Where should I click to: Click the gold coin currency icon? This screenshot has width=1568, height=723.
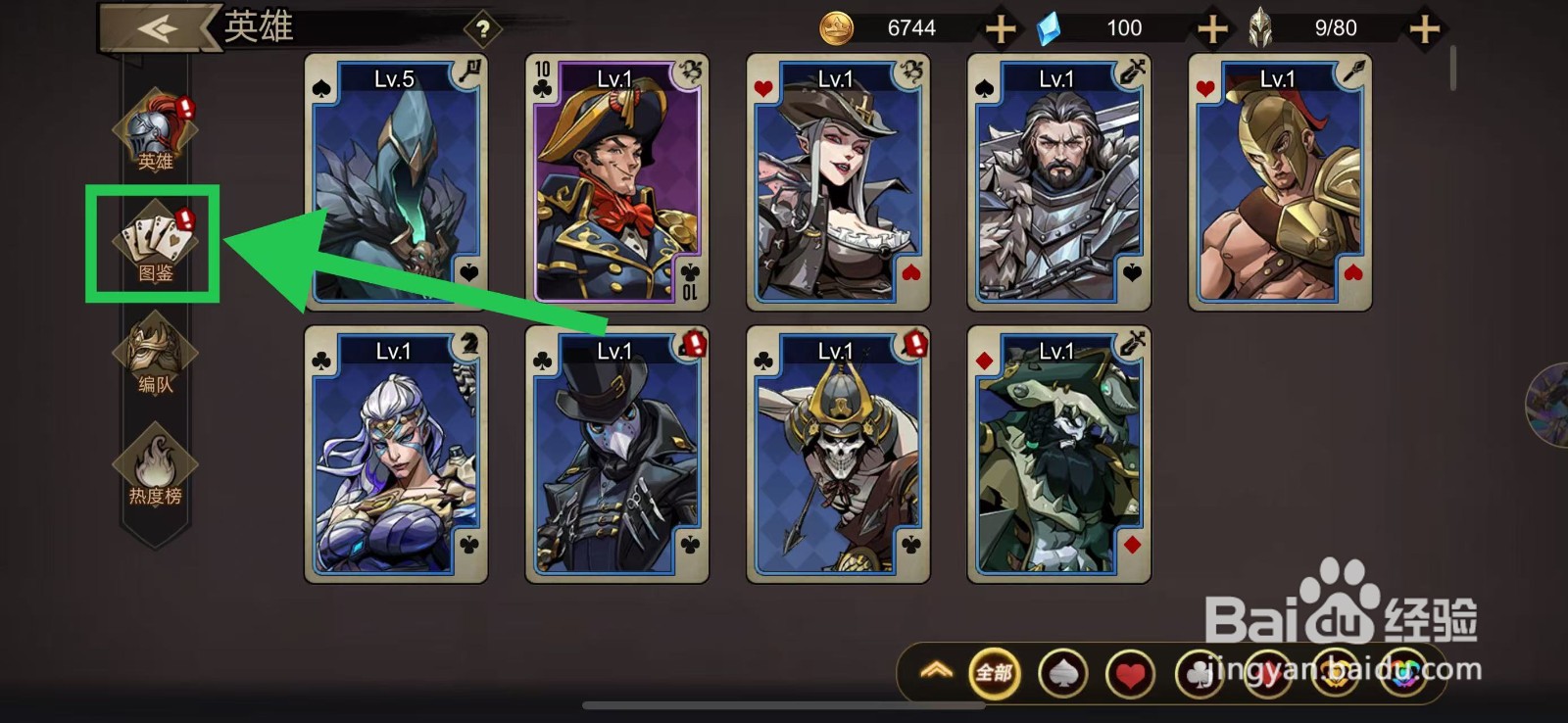(x=834, y=27)
